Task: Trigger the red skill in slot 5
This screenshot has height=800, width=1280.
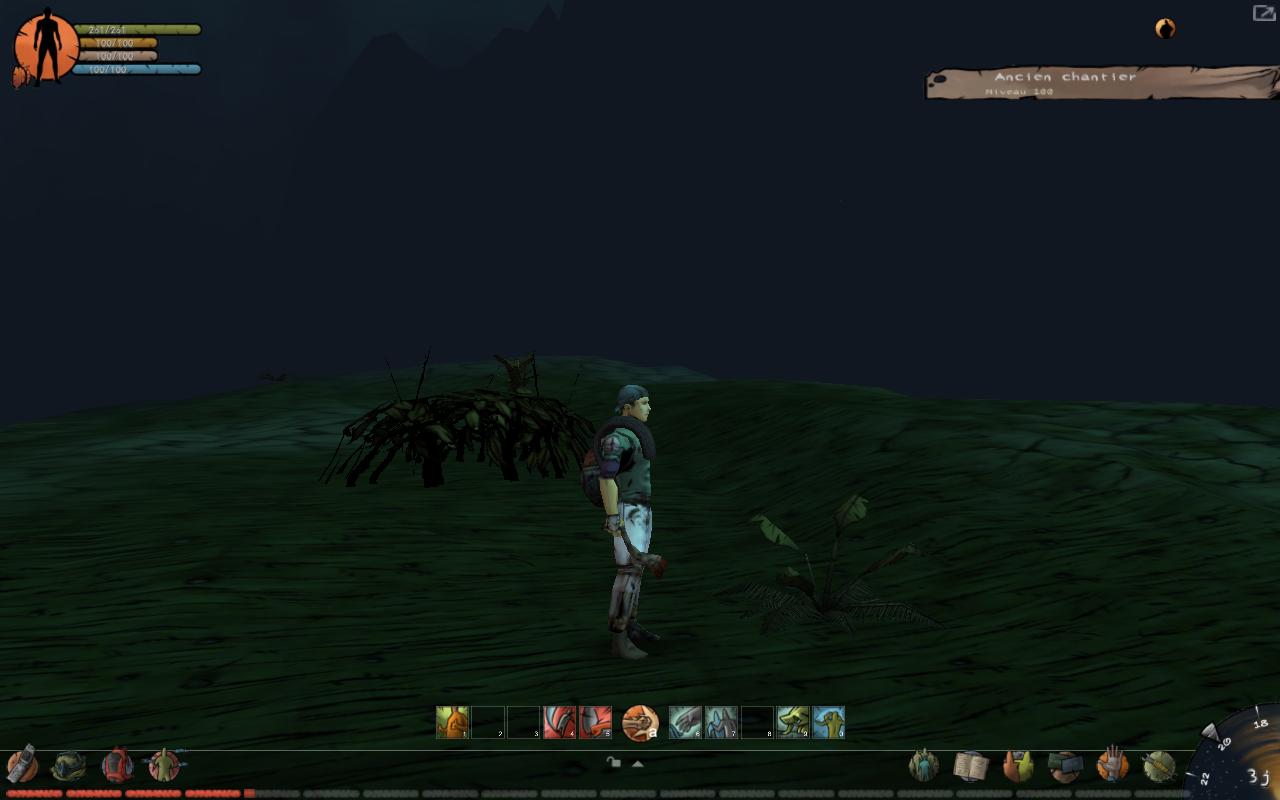Action: [x=595, y=722]
